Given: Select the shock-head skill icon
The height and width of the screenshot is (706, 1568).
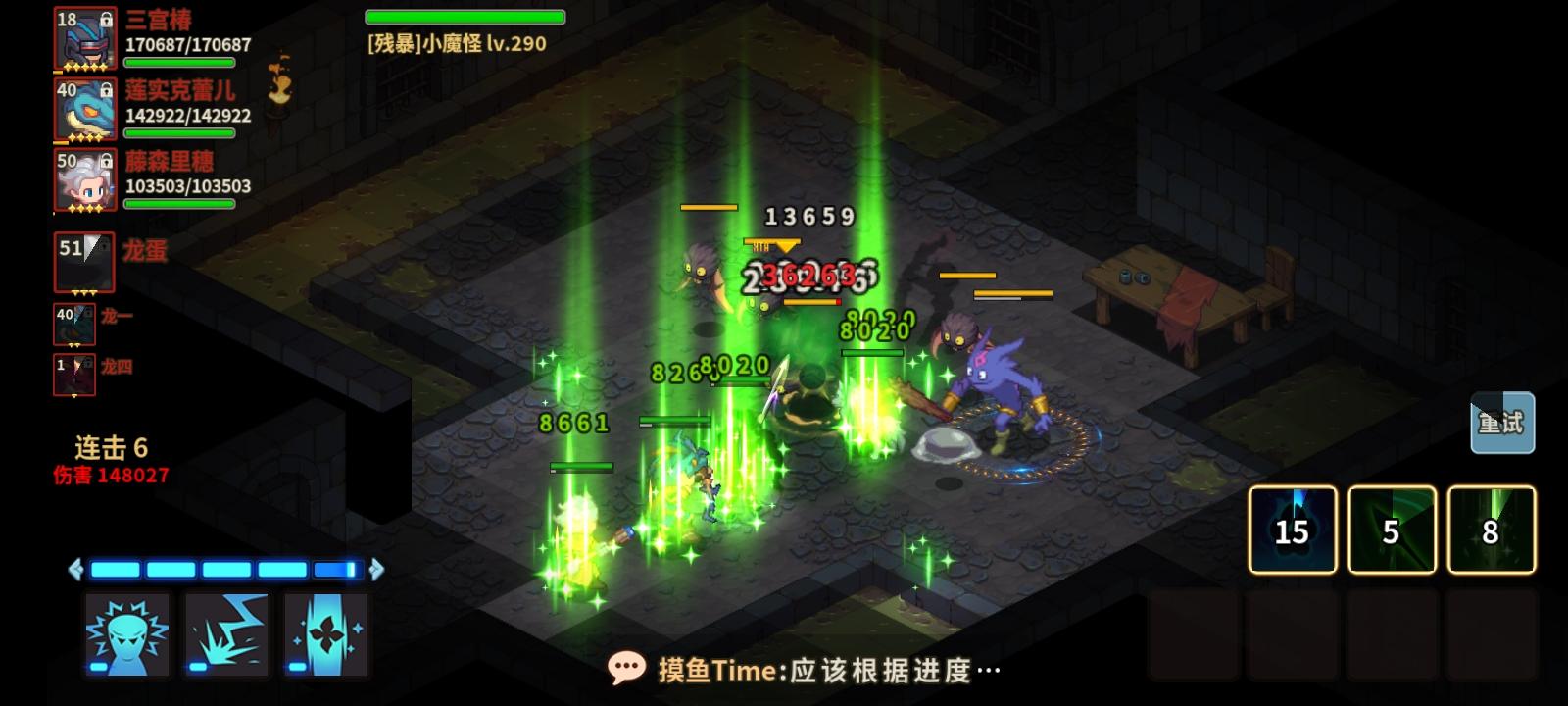Looking at the screenshot, I should pos(126,635).
